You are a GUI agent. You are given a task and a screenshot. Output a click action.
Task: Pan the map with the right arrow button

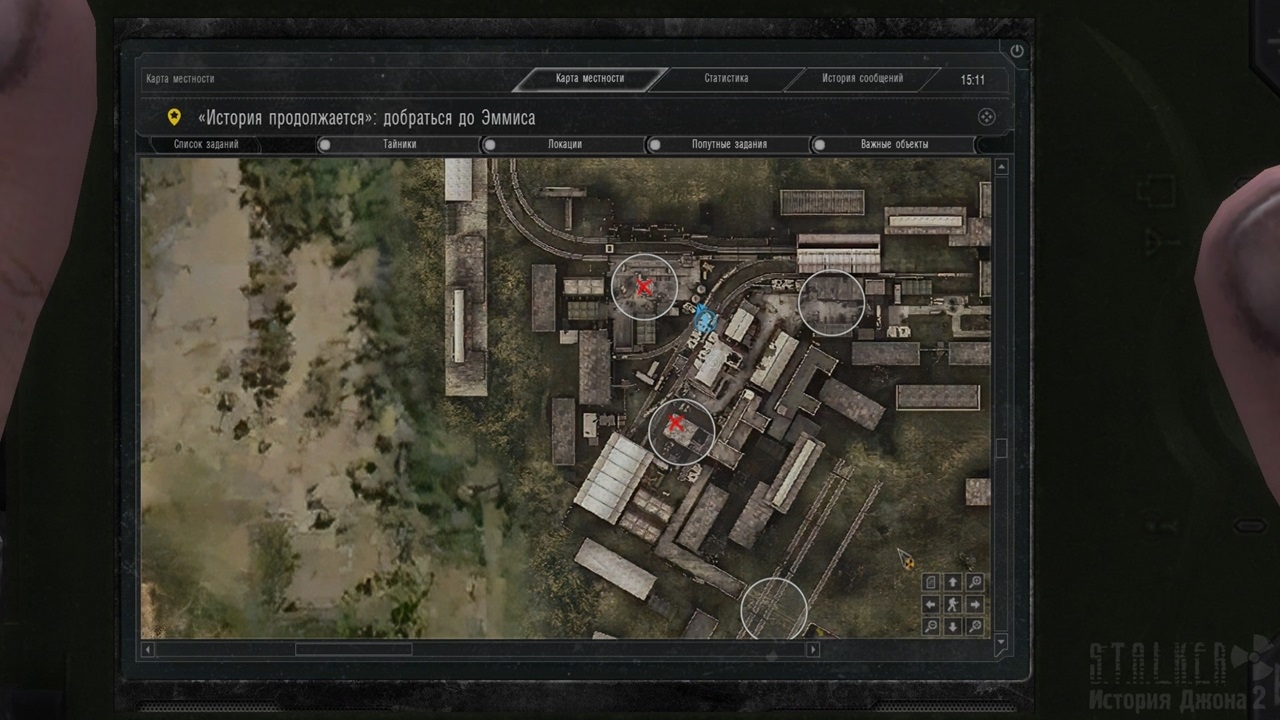coord(975,604)
